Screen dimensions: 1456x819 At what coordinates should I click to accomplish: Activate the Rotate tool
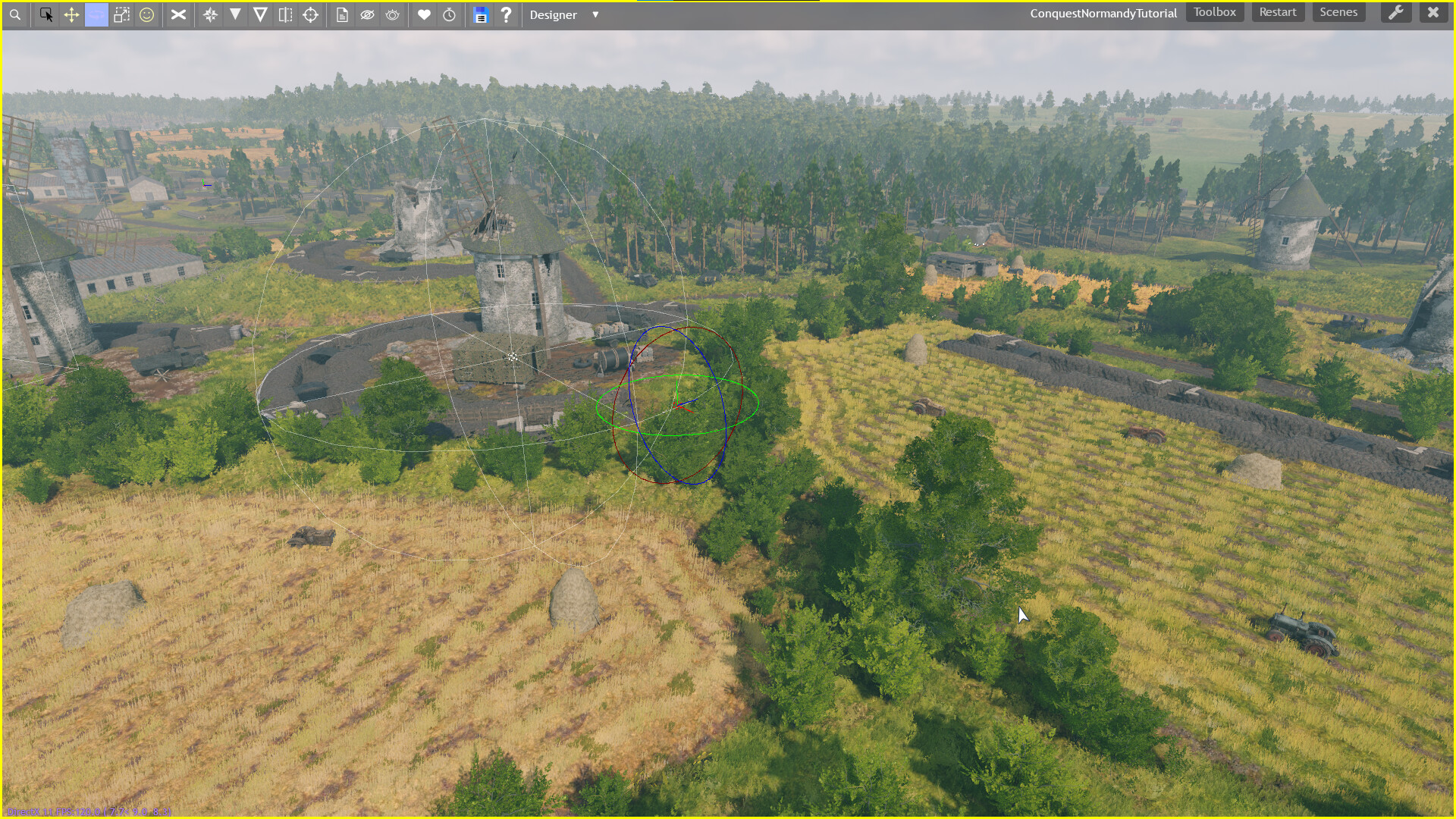96,14
